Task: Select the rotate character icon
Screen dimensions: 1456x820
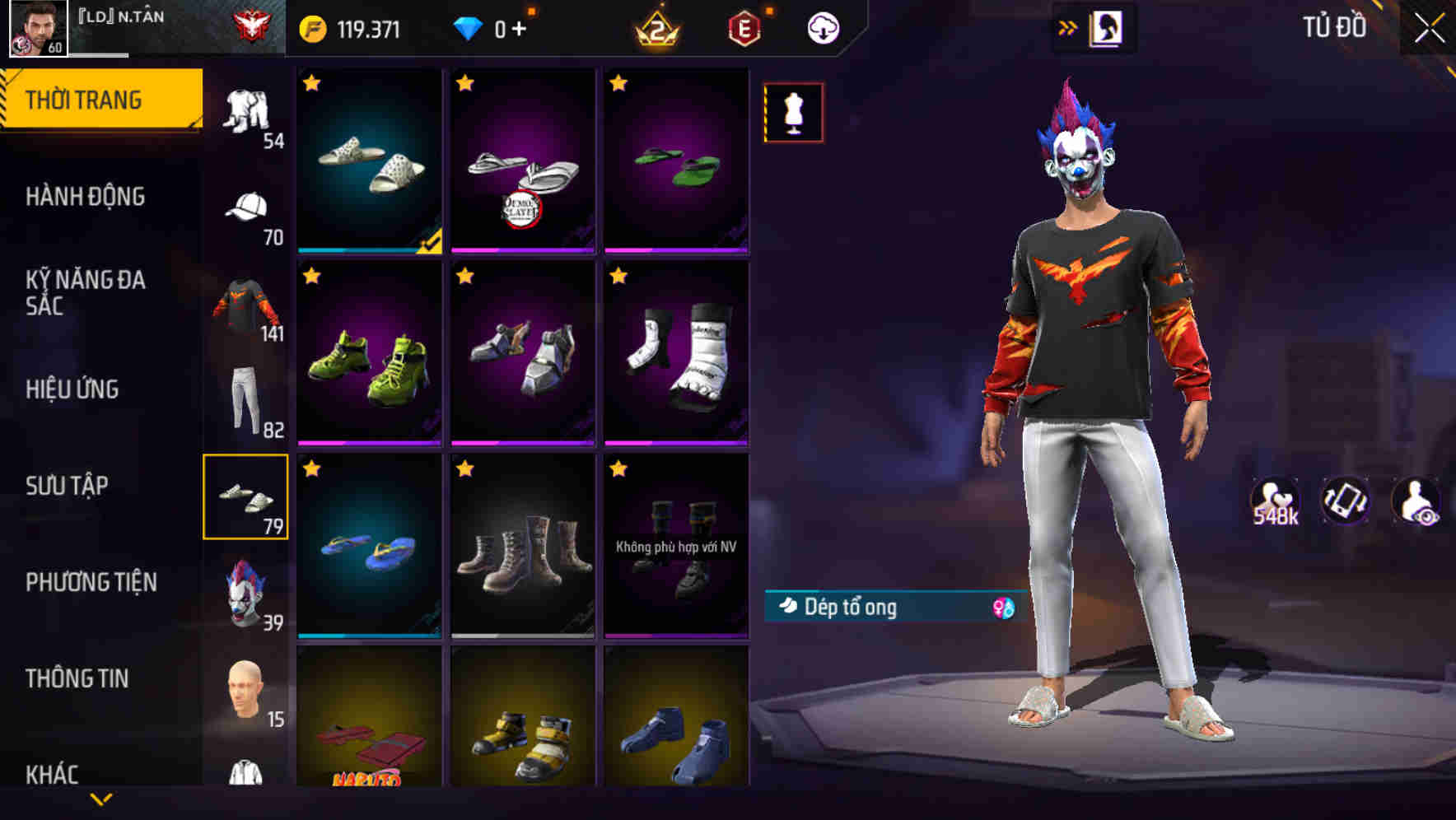Action: click(x=1346, y=498)
